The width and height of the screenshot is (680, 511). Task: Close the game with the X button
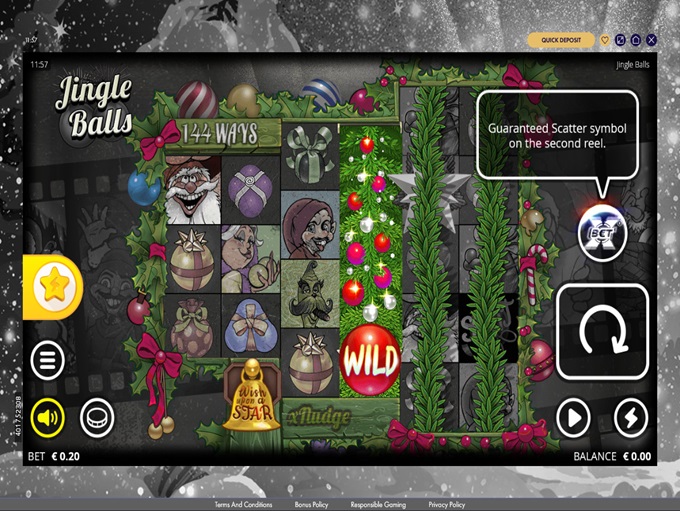pyautogui.click(x=652, y=40)
